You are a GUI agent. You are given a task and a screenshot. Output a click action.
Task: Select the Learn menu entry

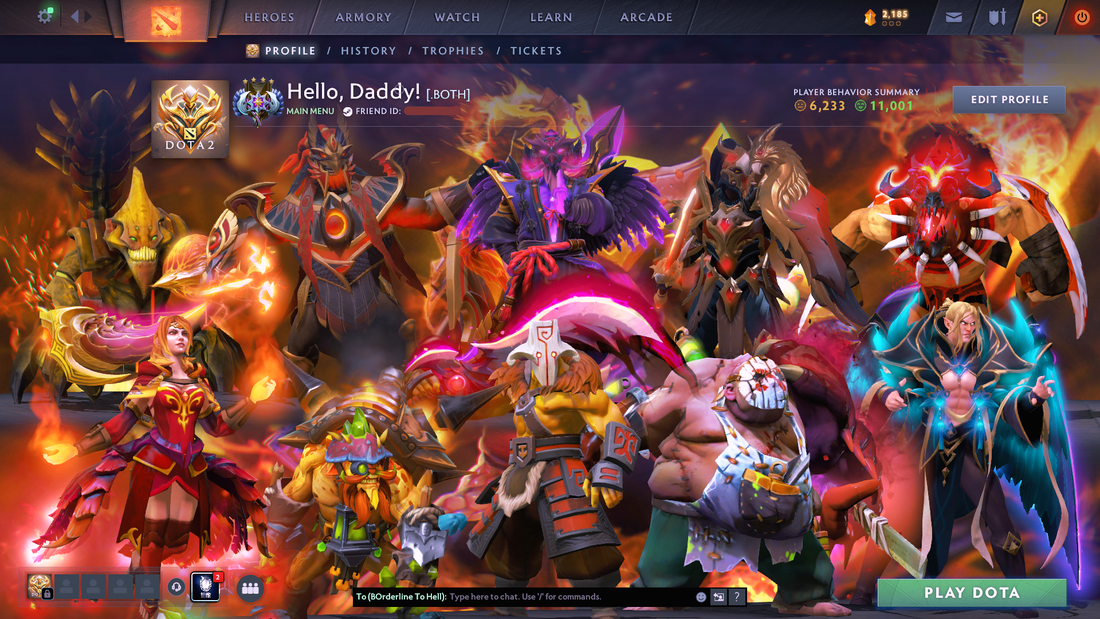click(x=551, y=17)
